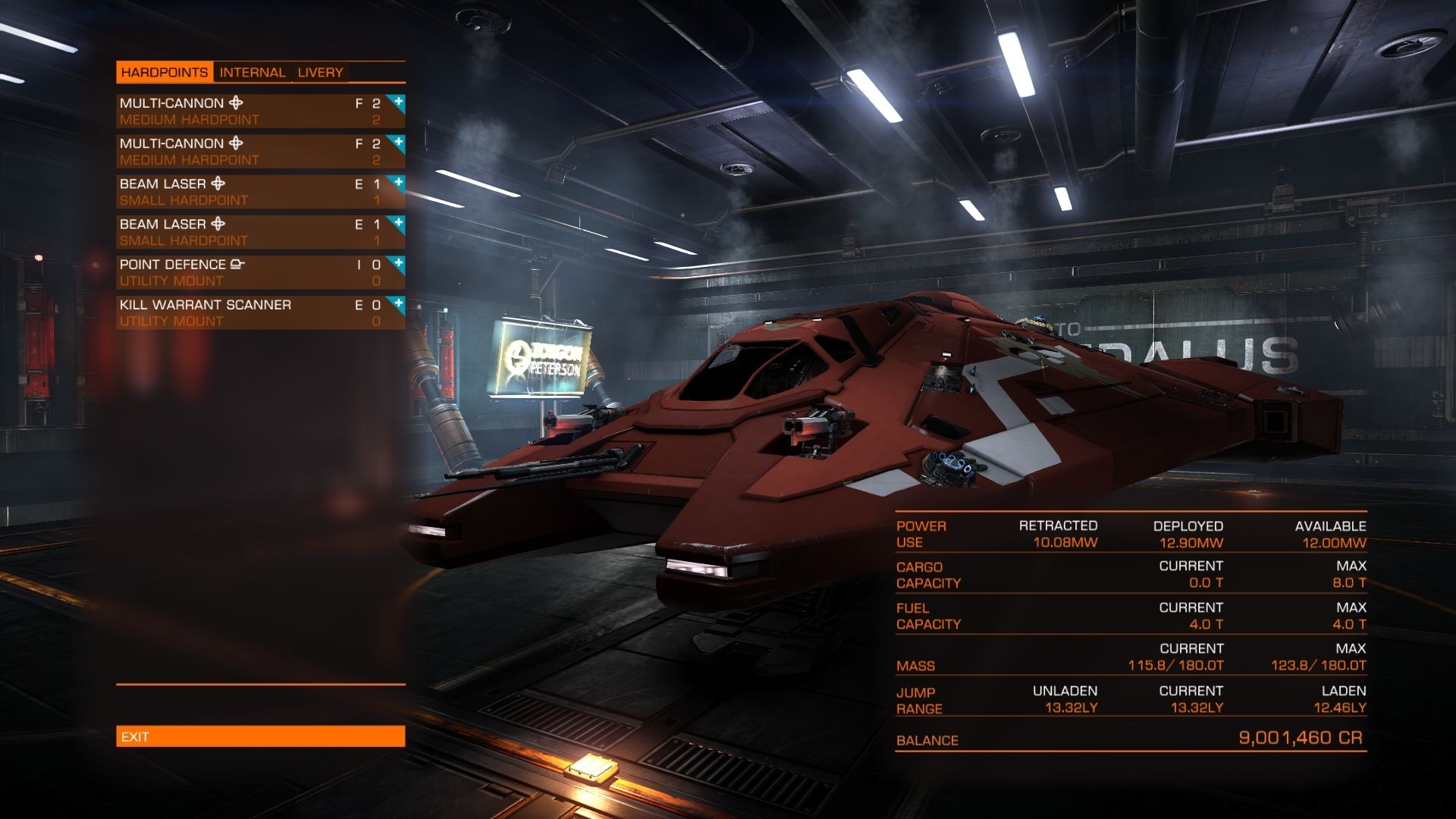
Task: Select the Hardpoints tab
Action: [x=165, y=73]
